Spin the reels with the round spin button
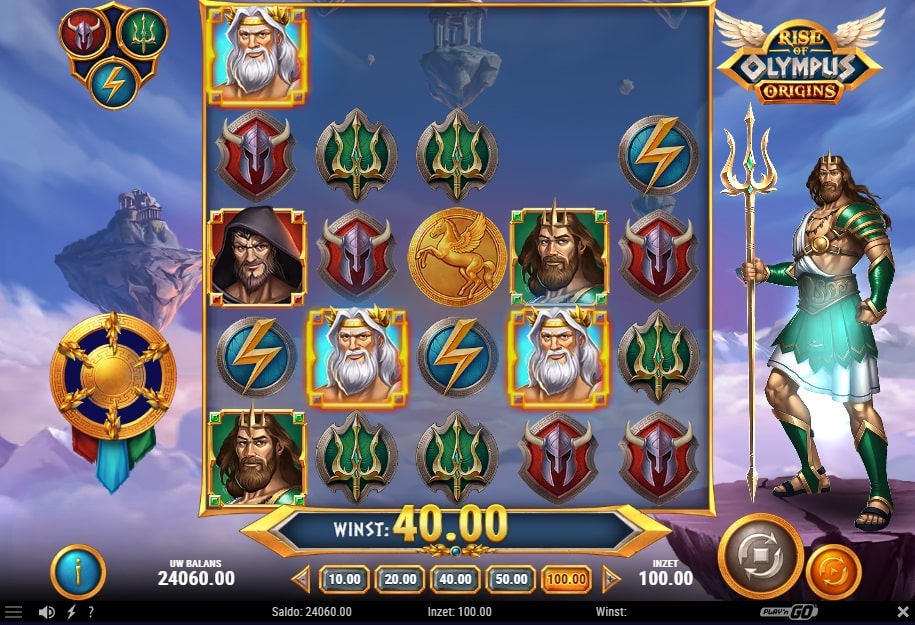 (760, 556)
